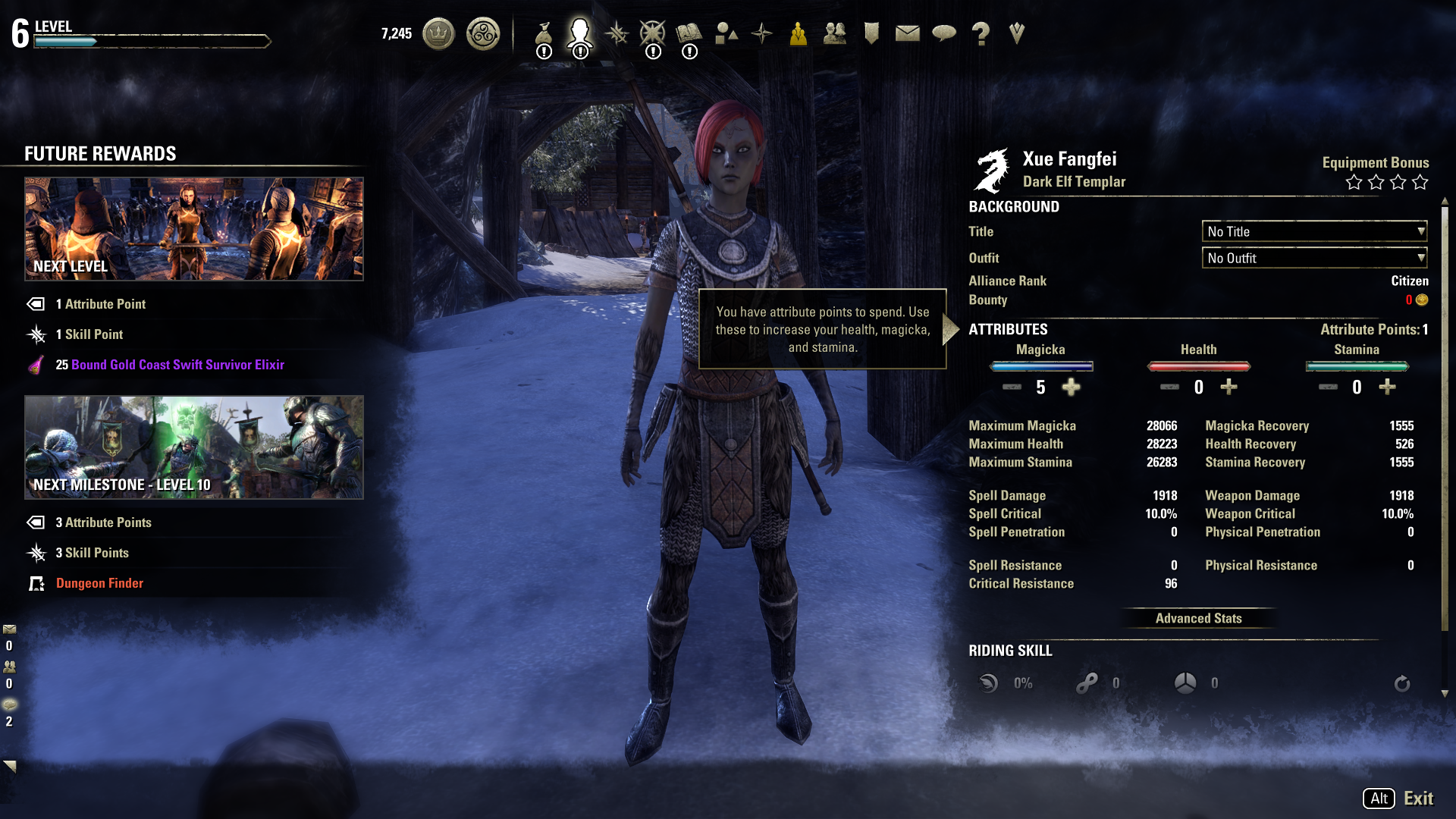Open the Skills starburst menu icon
This screenshot has width=1456, height=819.
click(x=617, y=33)
